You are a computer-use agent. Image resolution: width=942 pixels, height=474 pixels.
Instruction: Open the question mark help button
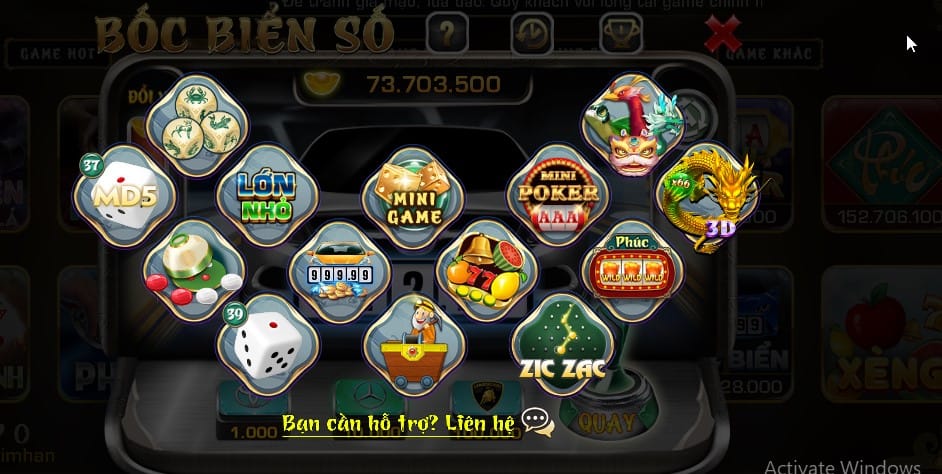click(x=447, y=35)
